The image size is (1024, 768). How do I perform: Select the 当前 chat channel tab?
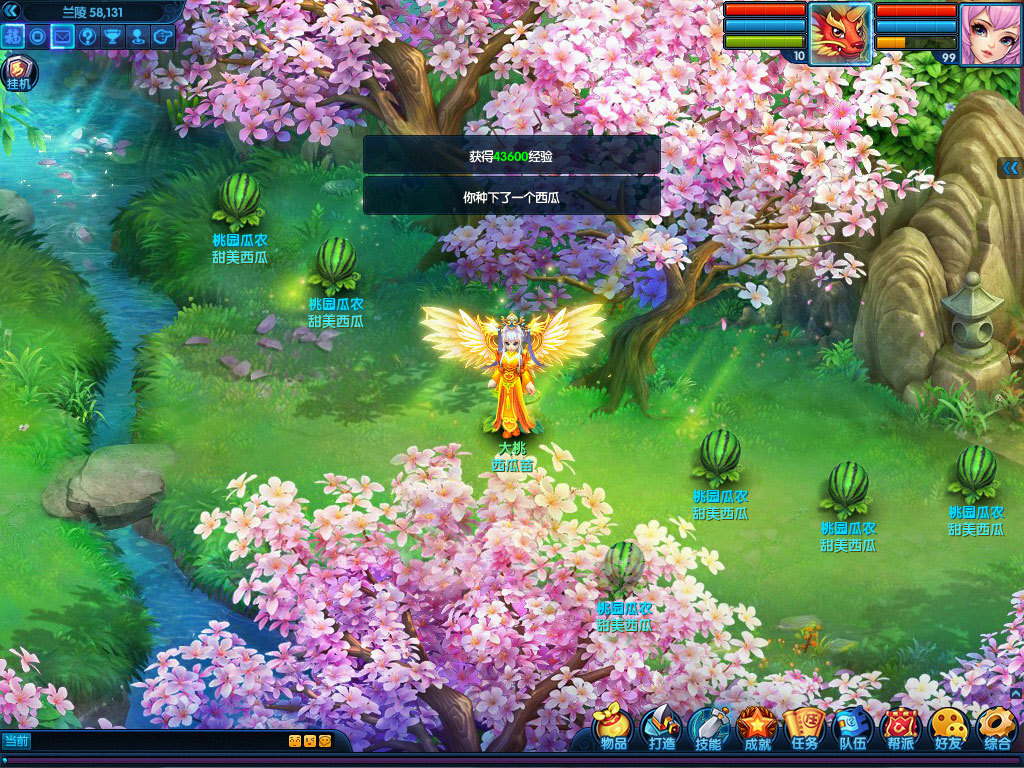[x=17, y=741]
